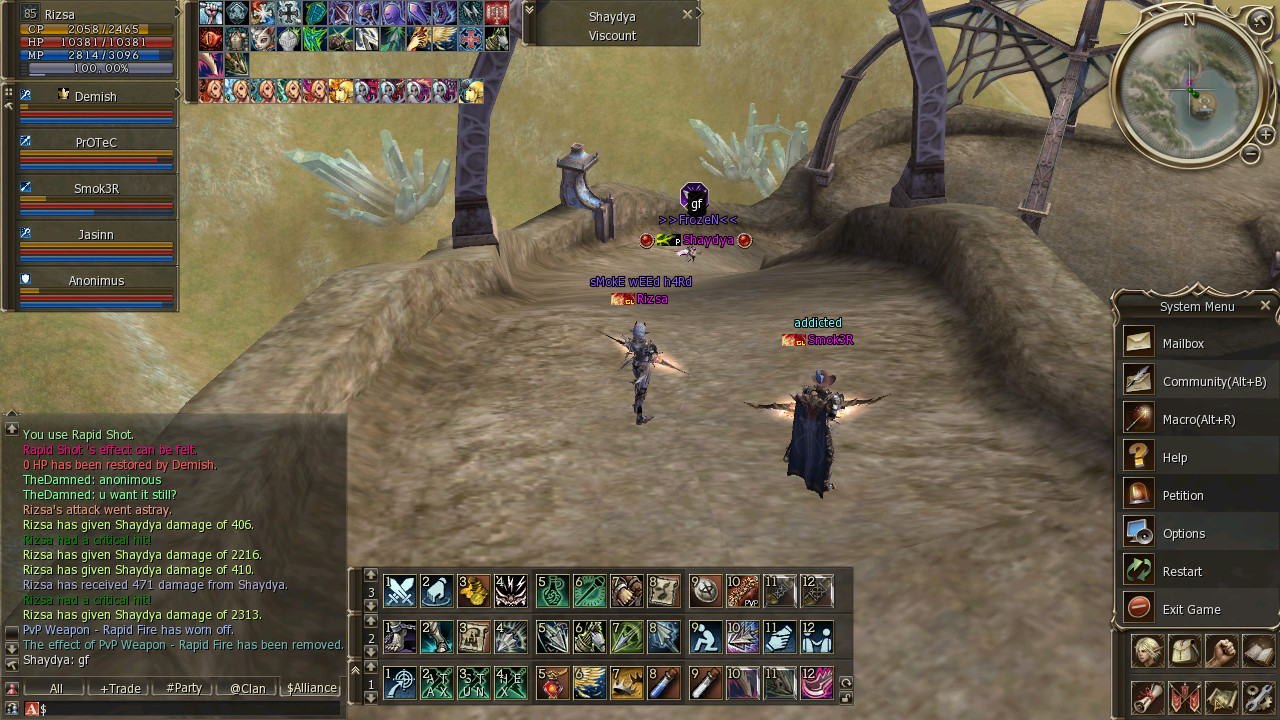The height and width of the screenshot is (720, 1280).
Task: Click the chat input field
Action: 190,709
